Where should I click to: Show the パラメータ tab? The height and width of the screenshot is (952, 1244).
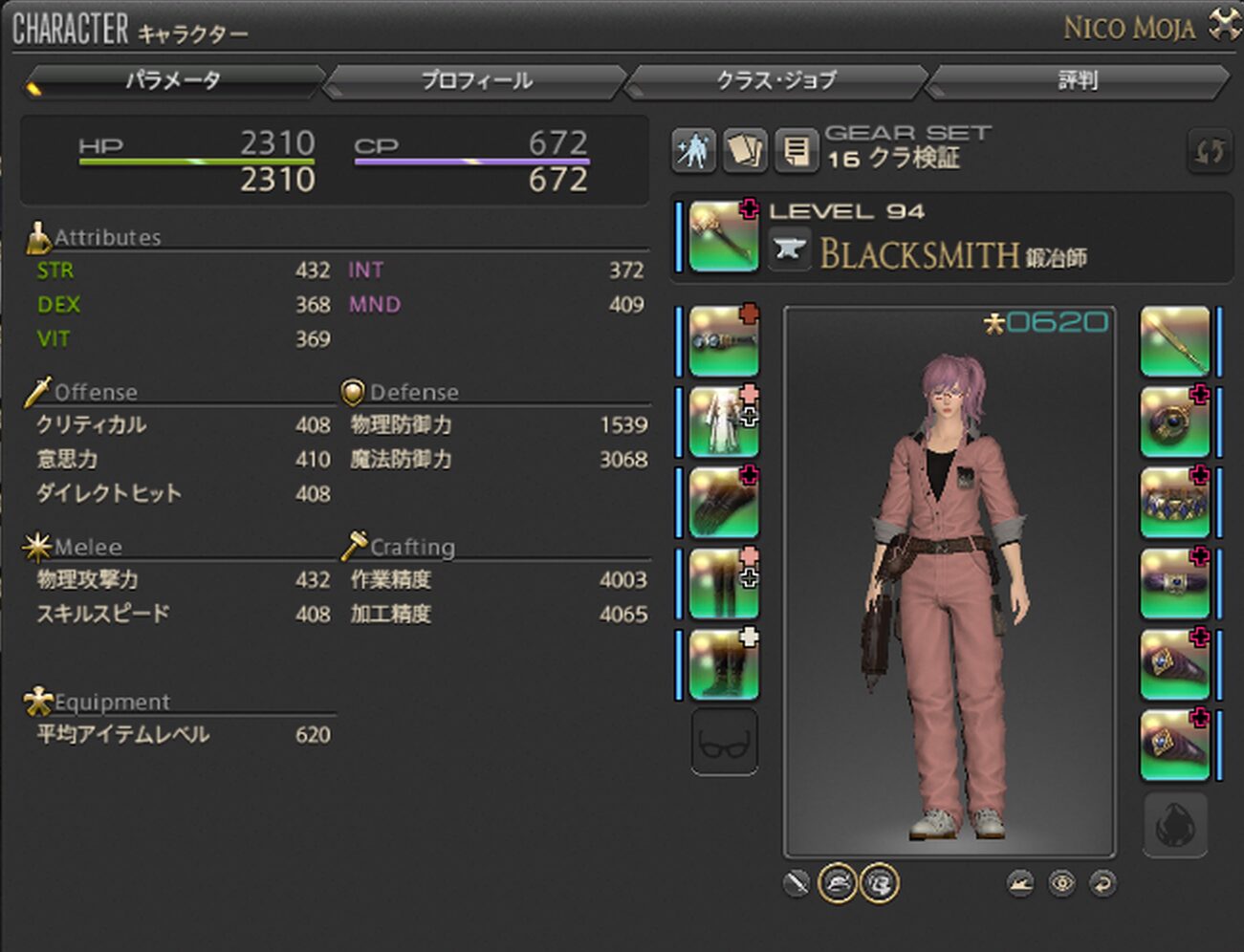(173, 81)
